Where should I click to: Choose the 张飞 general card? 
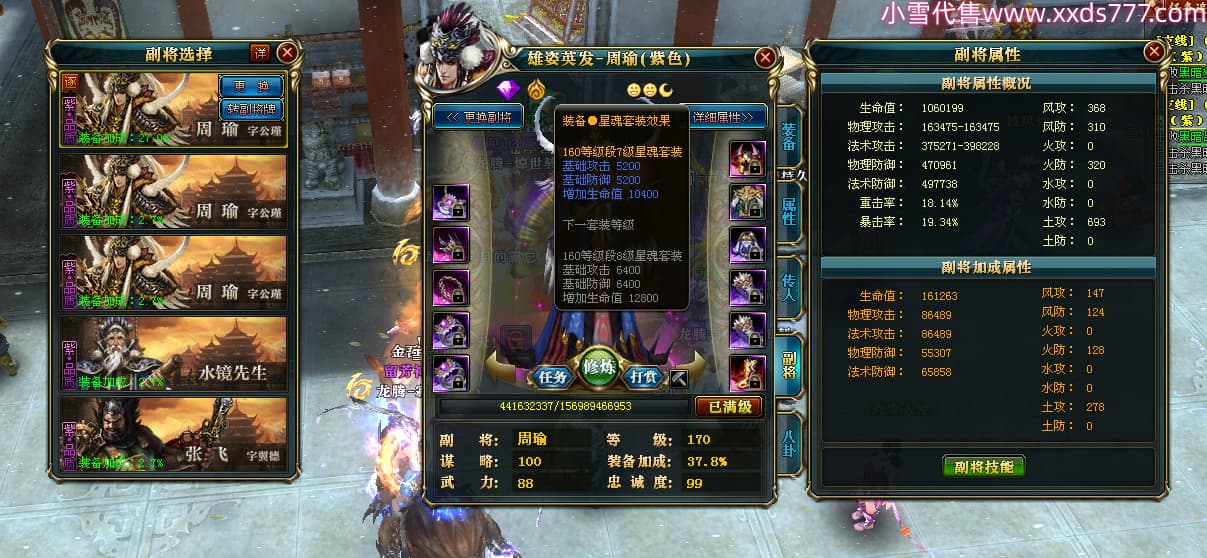click(x=174, y=434)
